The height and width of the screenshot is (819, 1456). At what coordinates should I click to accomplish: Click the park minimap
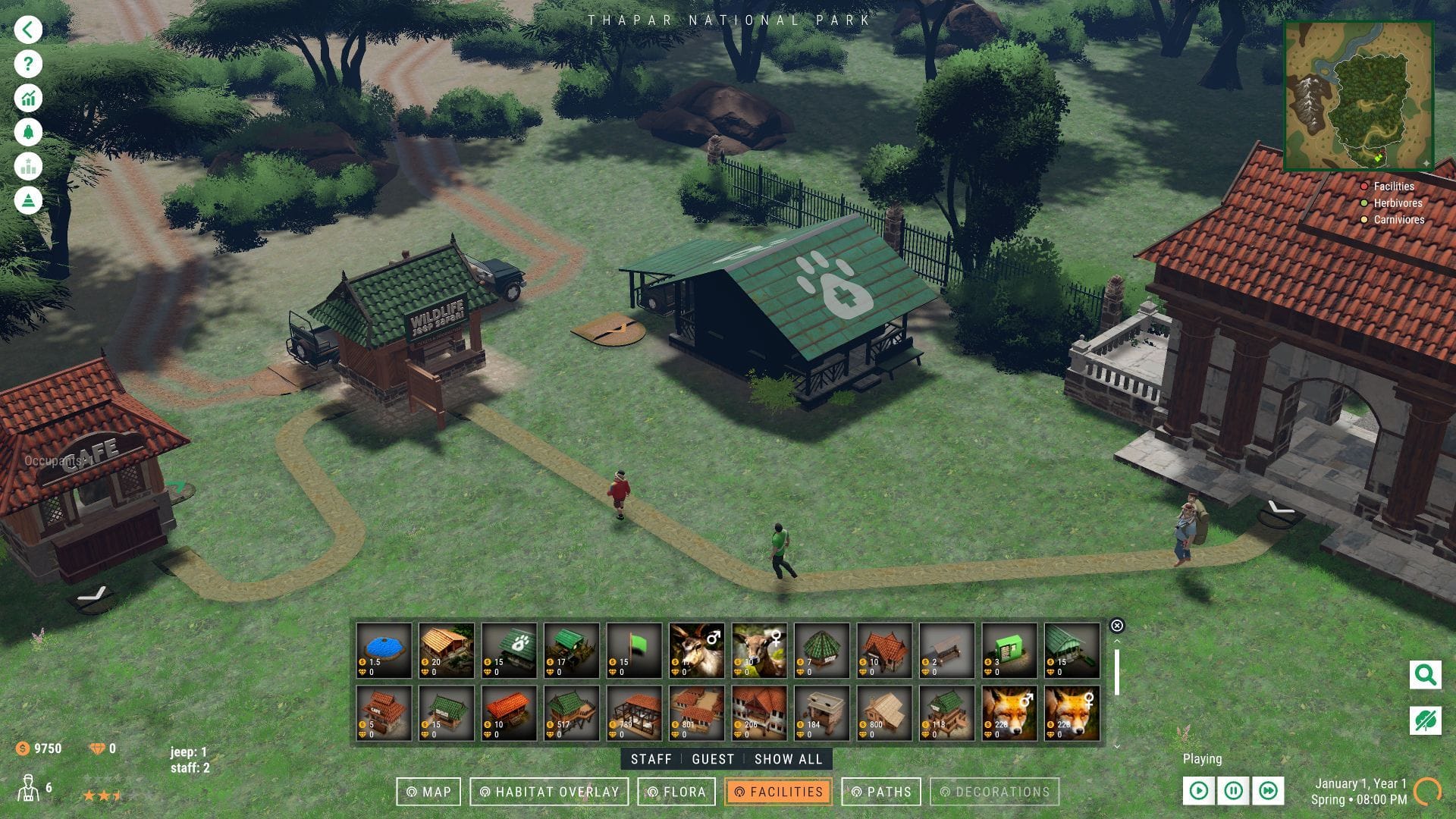(1358, 96)
